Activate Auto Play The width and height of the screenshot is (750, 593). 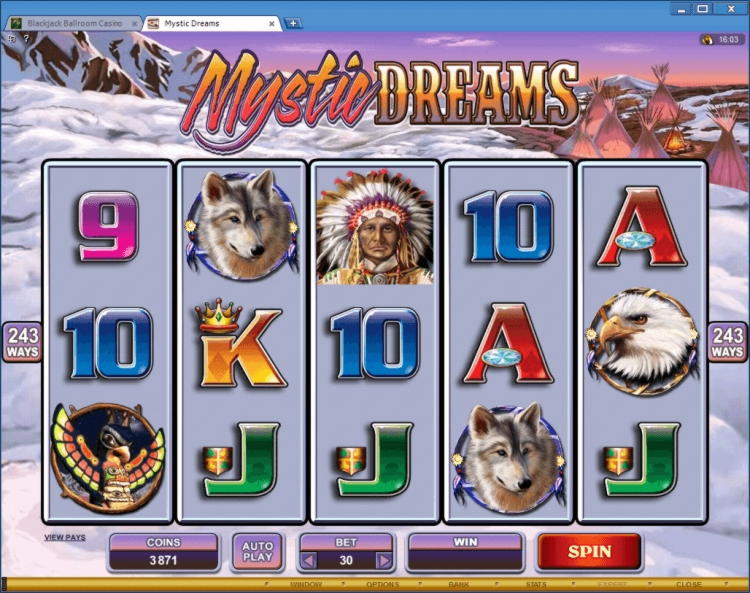(x=257, y=551)
